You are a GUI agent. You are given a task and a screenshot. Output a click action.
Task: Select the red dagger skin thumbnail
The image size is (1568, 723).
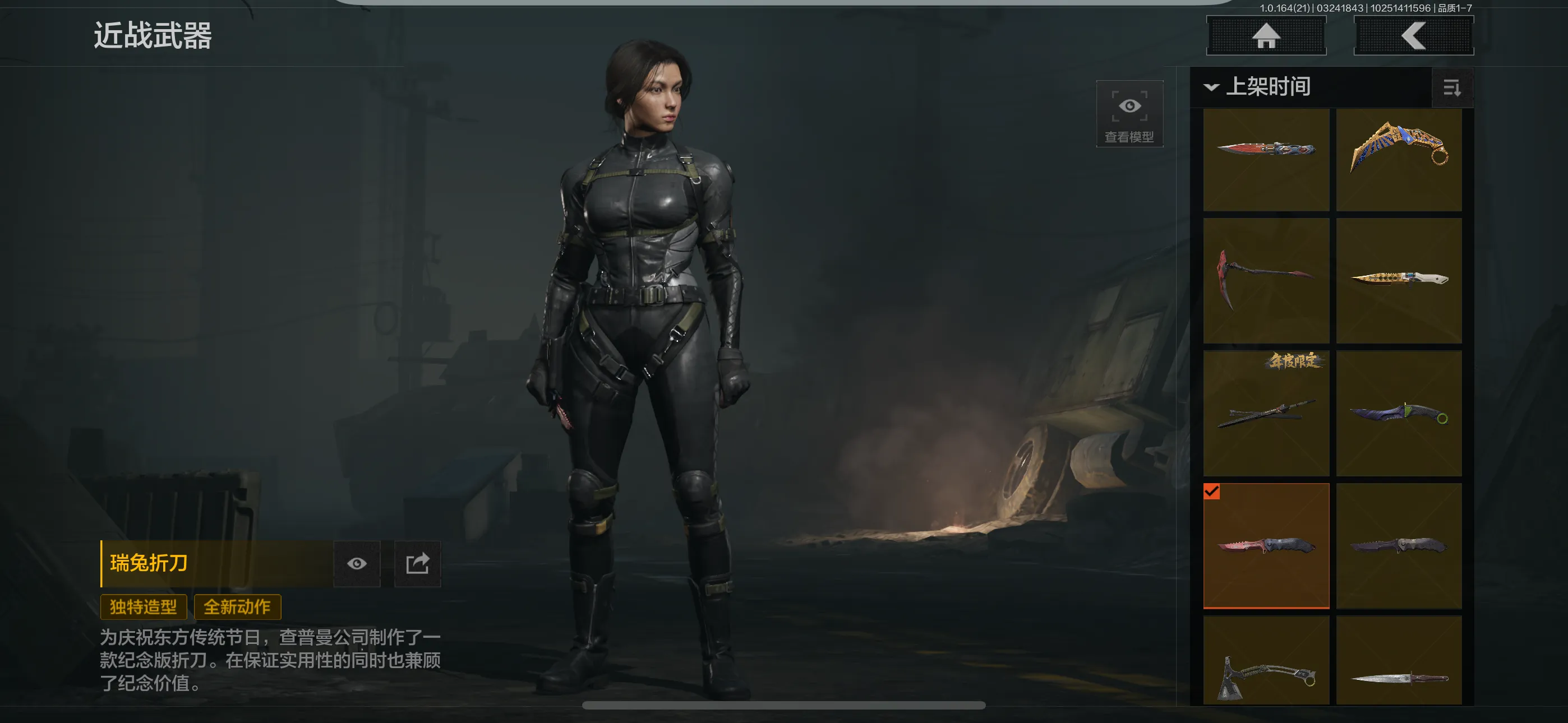pos(1266,159)
